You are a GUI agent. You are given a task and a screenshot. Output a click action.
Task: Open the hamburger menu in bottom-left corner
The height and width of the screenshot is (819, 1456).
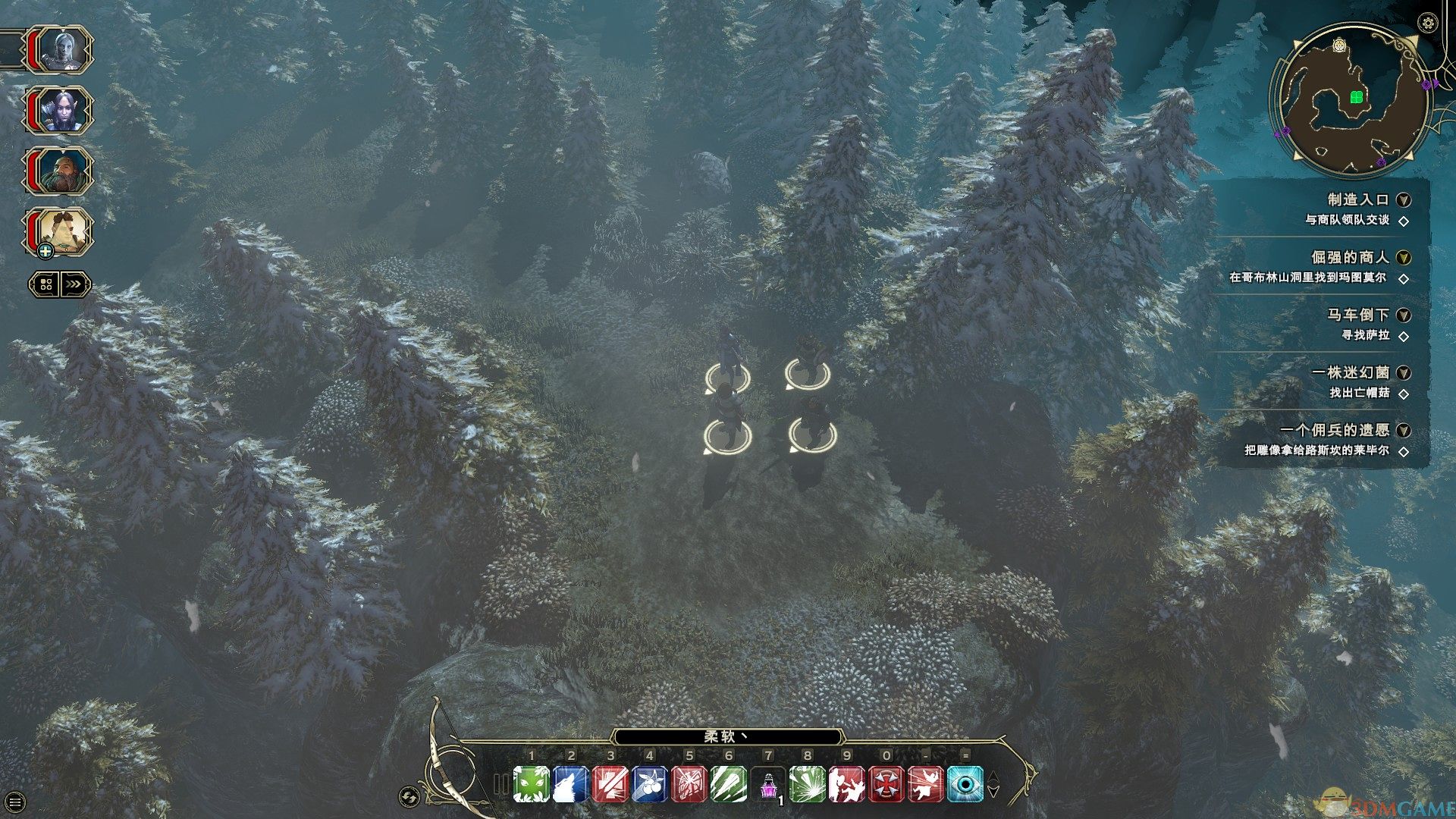[x=14, y=801]
